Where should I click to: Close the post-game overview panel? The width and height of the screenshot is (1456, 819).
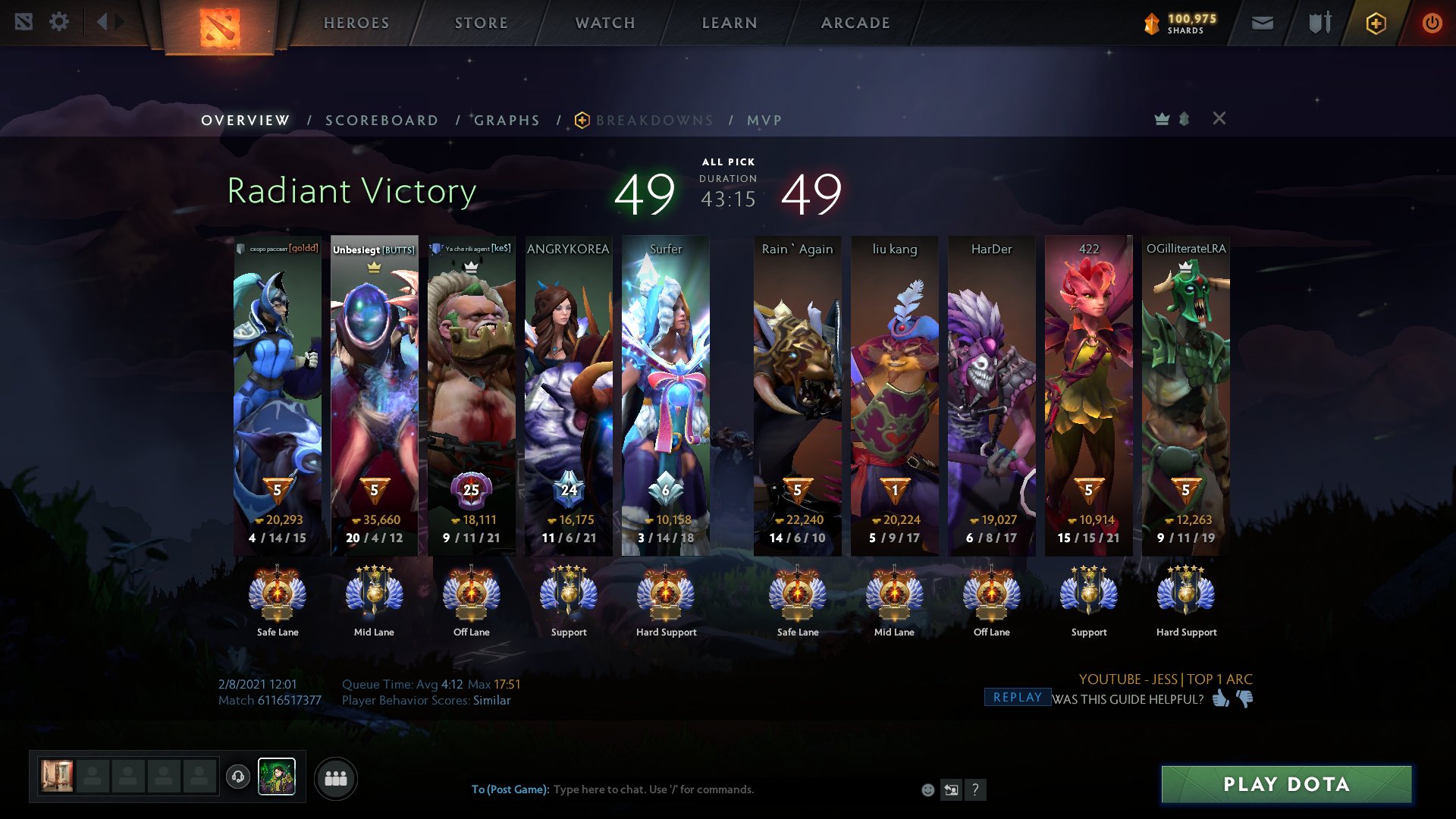1219,118
